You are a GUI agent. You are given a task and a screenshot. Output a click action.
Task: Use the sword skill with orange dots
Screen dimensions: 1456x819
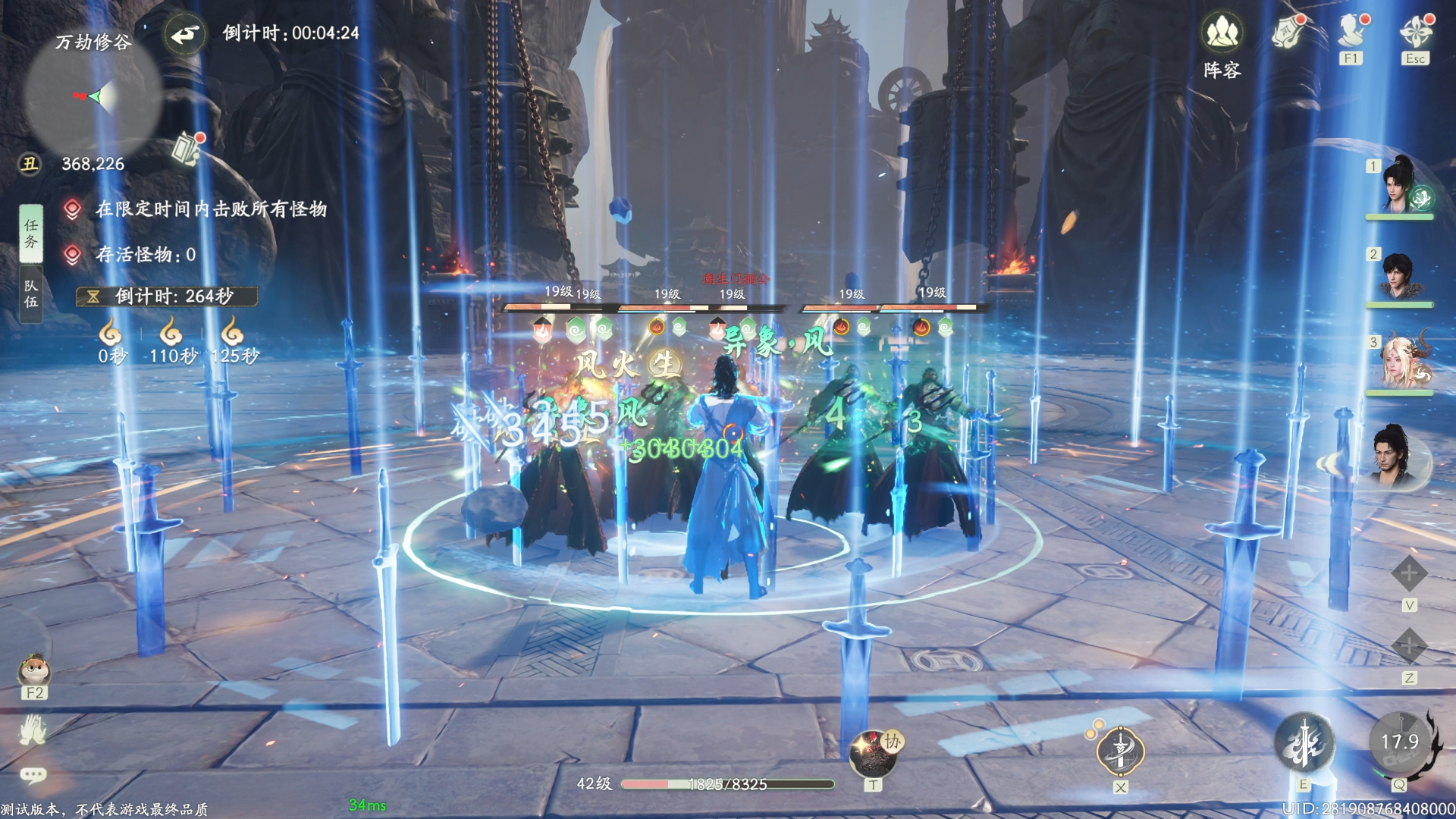pyautogui.click(x=1120, y=751)
